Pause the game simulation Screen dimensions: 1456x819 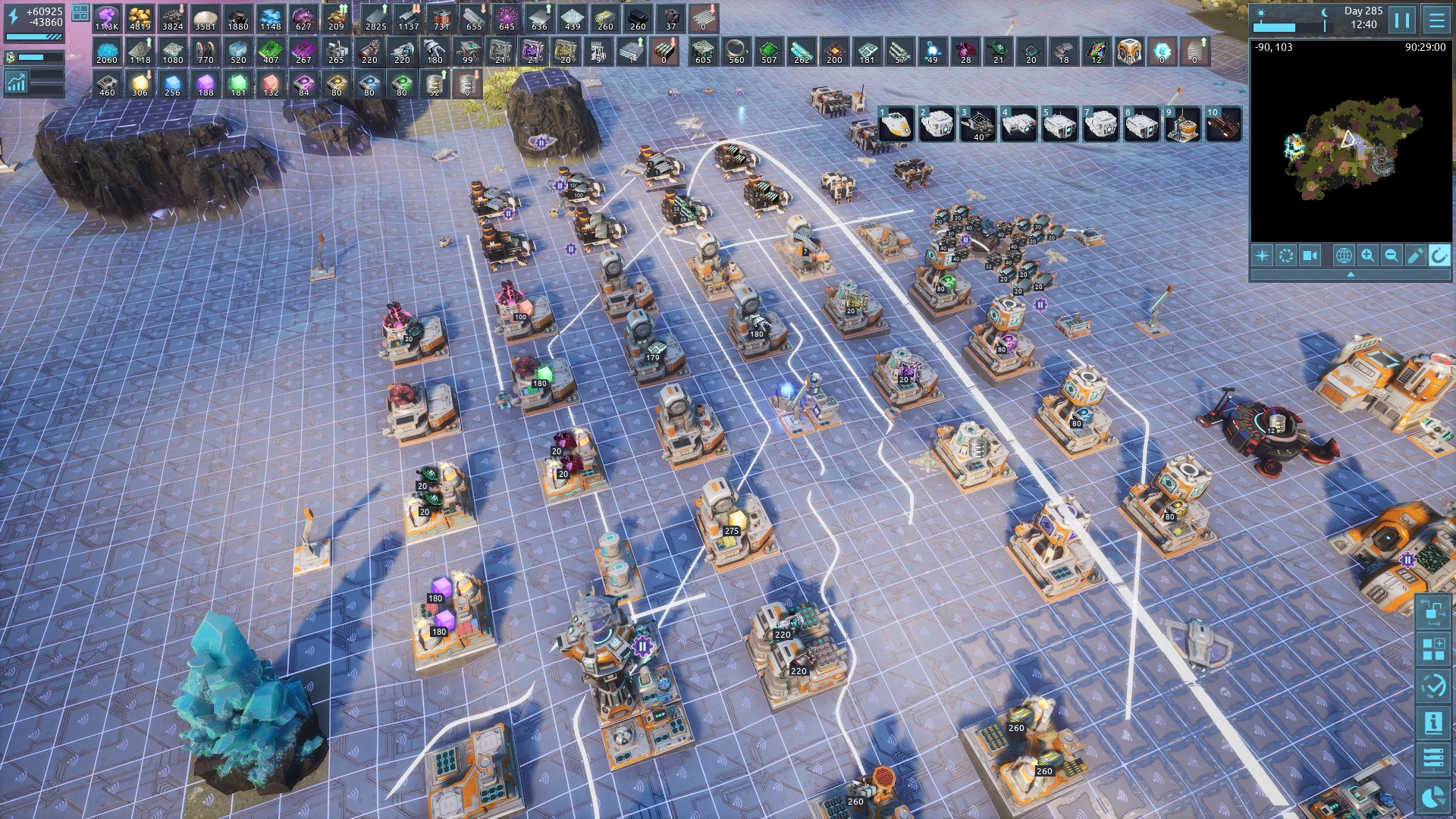(x=1402, y=20)
